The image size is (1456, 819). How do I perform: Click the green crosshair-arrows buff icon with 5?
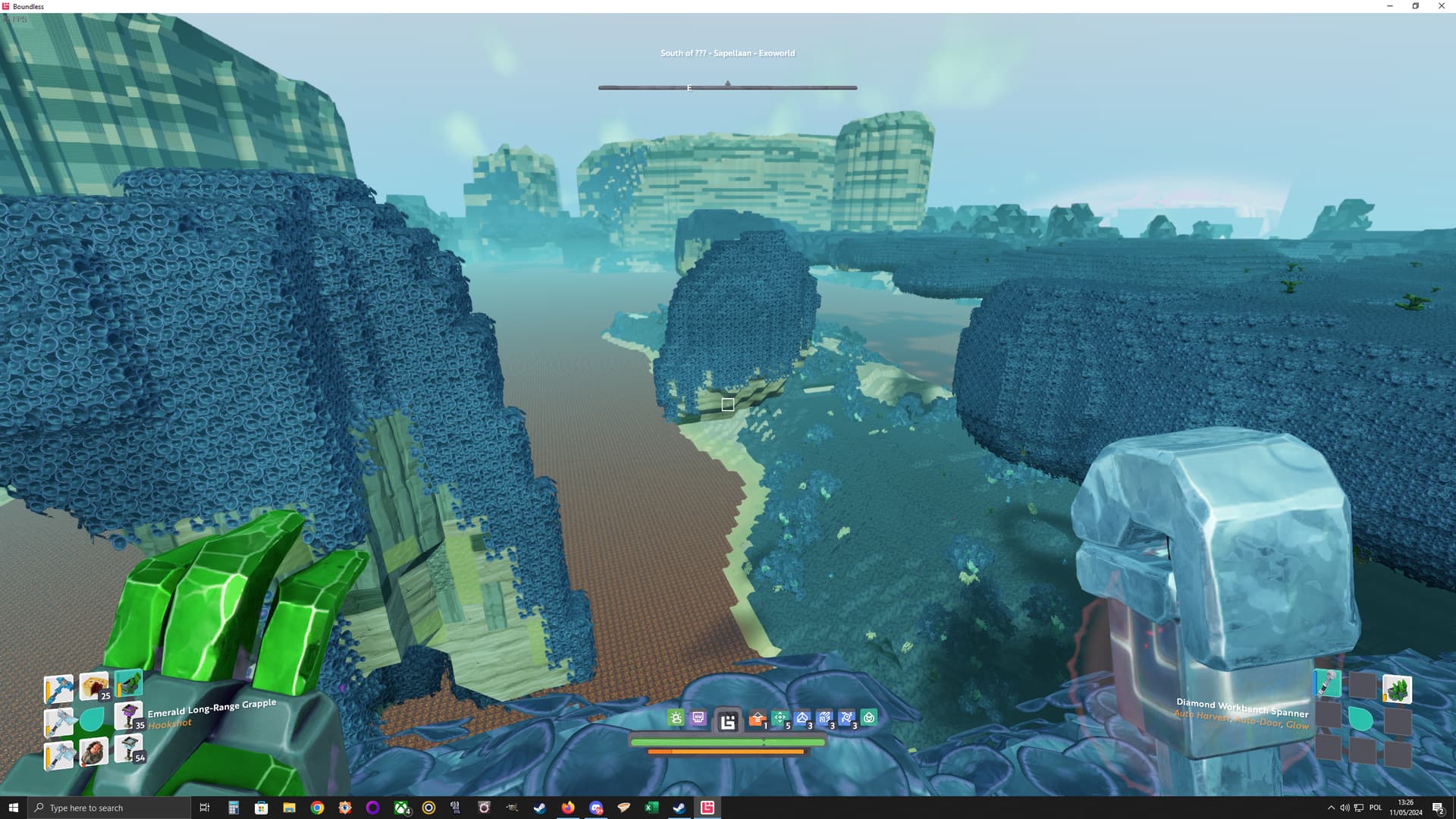click(780, 718)
